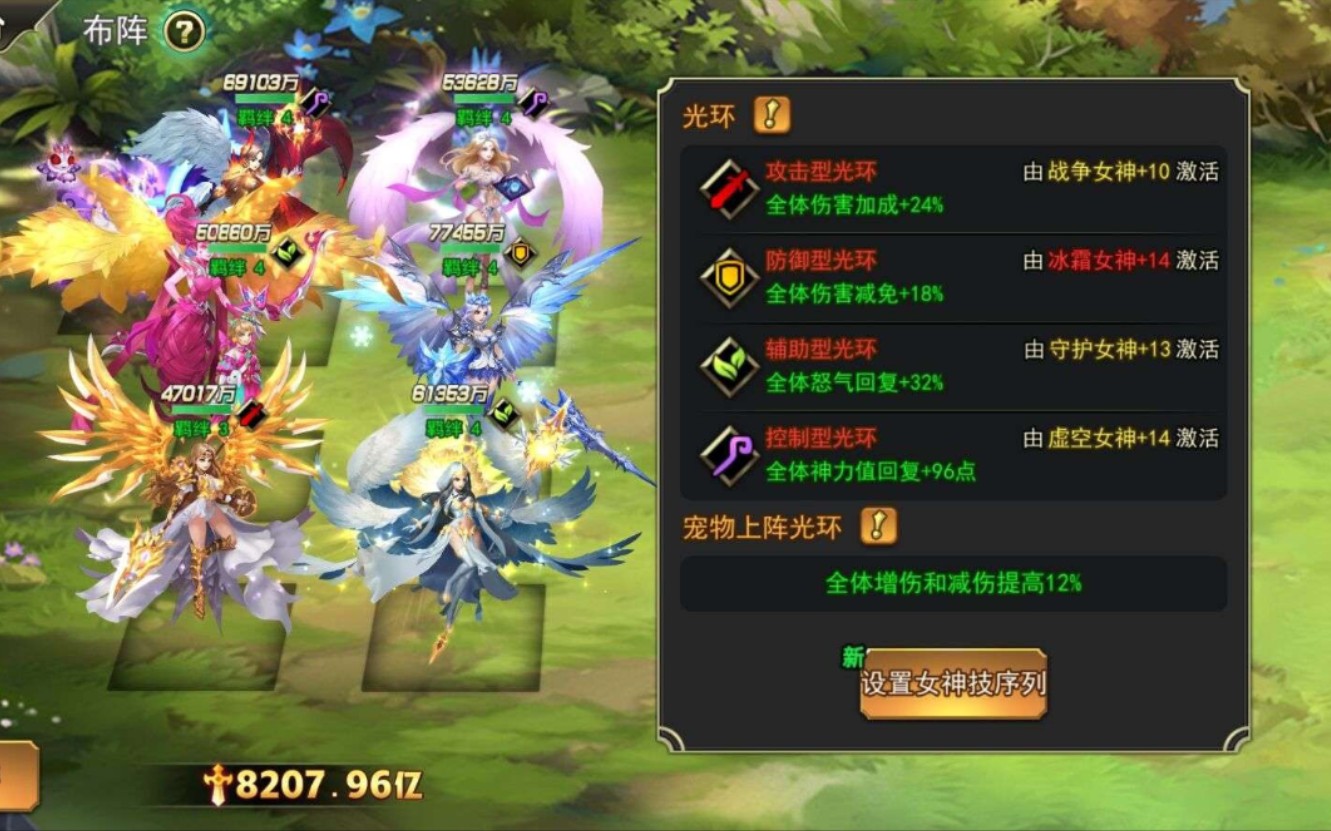Screen dimensions: 1331x831
Task: Open the 光环 info exclamation icon
Action: click(772, 115)
